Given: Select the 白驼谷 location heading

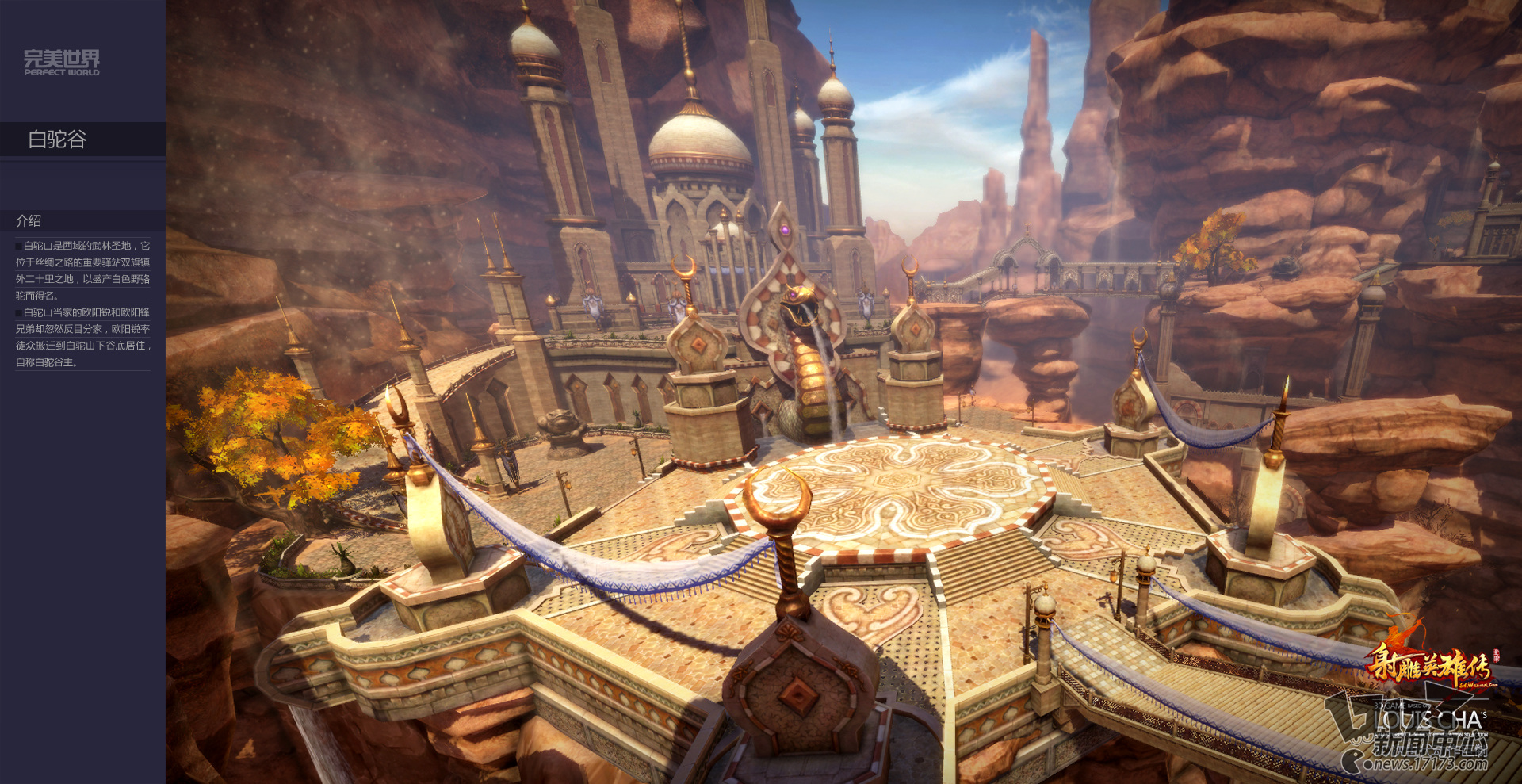Looking at the screenshot, I should [x=57, y=140].
